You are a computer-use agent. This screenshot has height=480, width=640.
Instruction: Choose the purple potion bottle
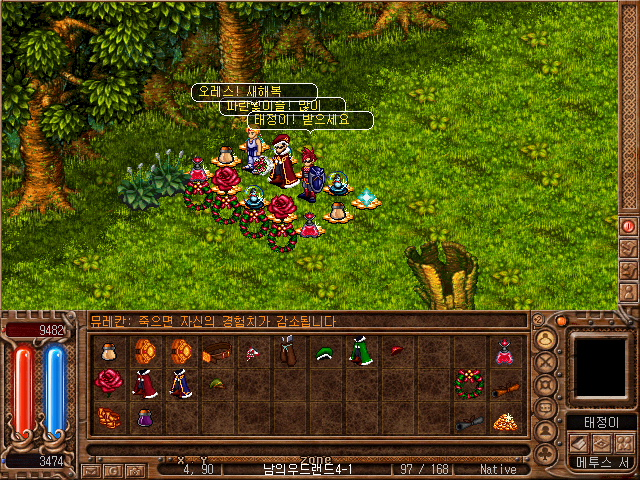click(144, 416)
